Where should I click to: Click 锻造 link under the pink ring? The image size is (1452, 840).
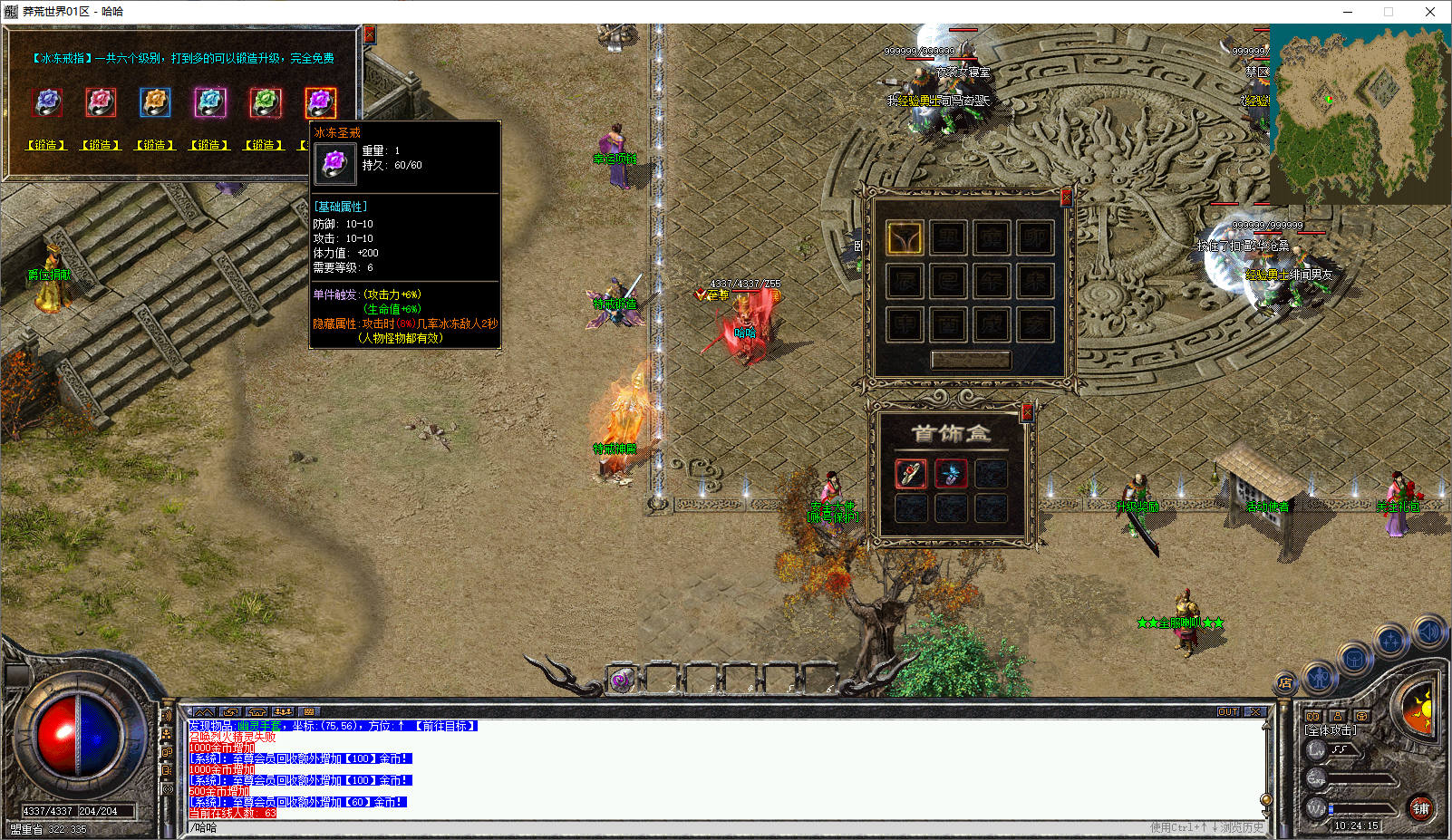point(101,145)
